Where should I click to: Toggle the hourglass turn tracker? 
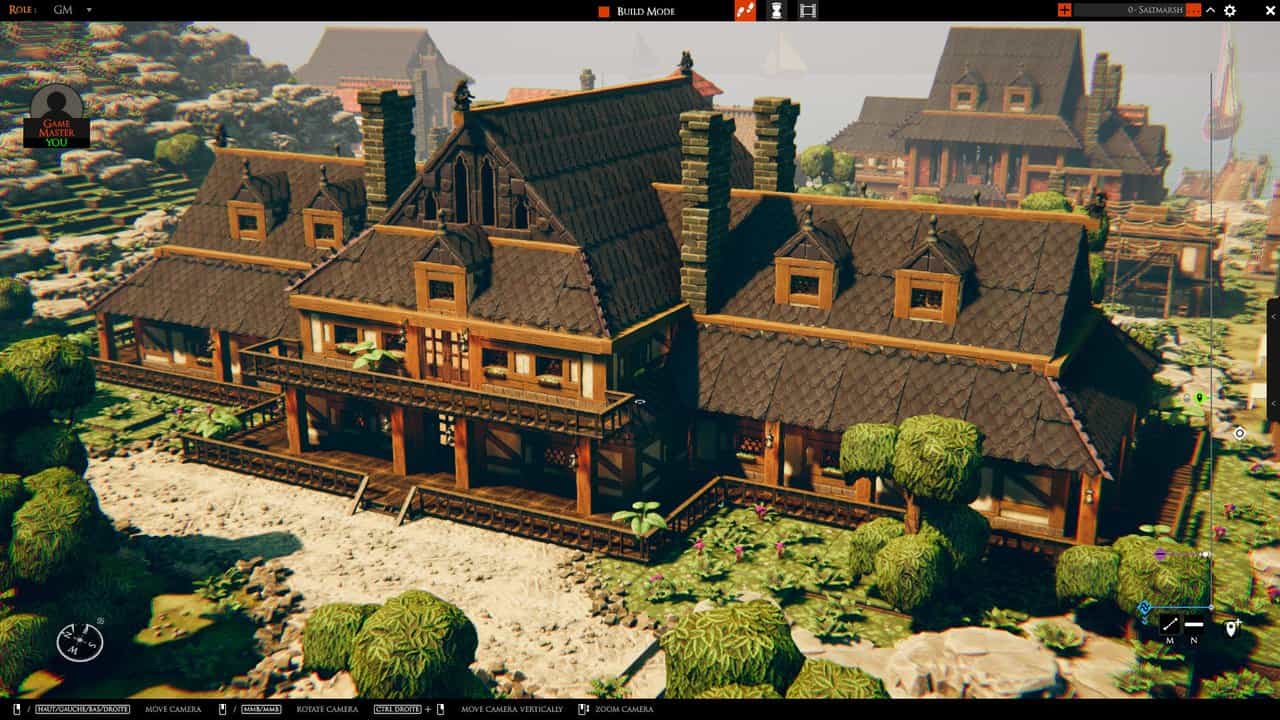pyautogui.click(x=775, y=11)
